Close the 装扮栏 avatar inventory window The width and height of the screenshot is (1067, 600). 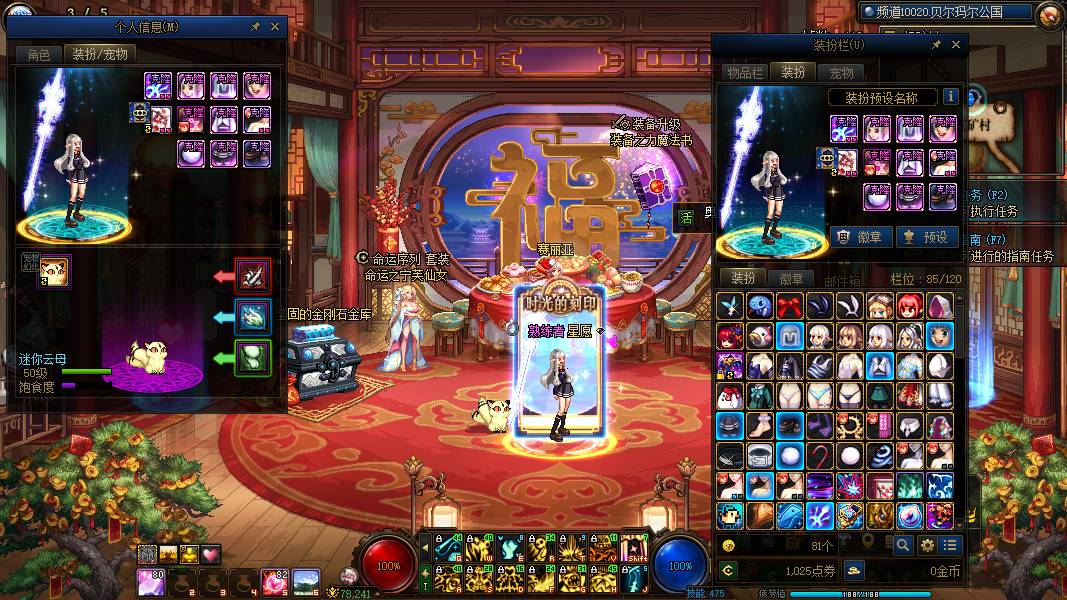pyautogui.click(x=956, y=45)
